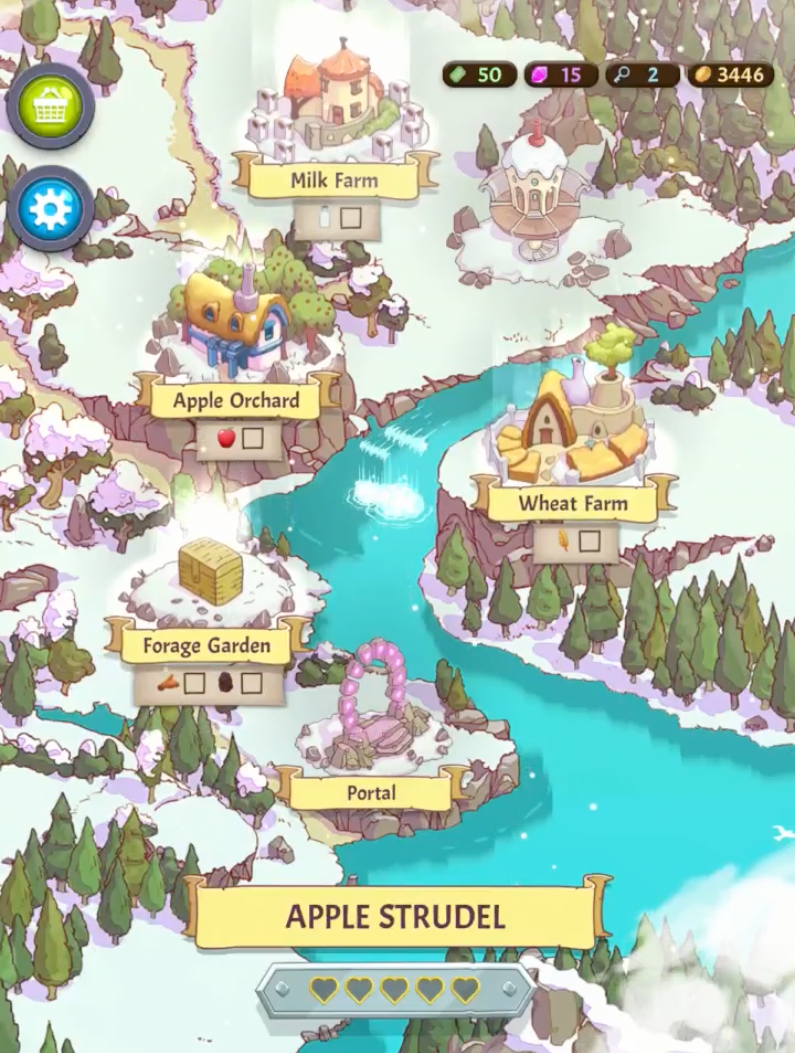
Task: Click the gold coin currency counter
Action: click(730, 75)
